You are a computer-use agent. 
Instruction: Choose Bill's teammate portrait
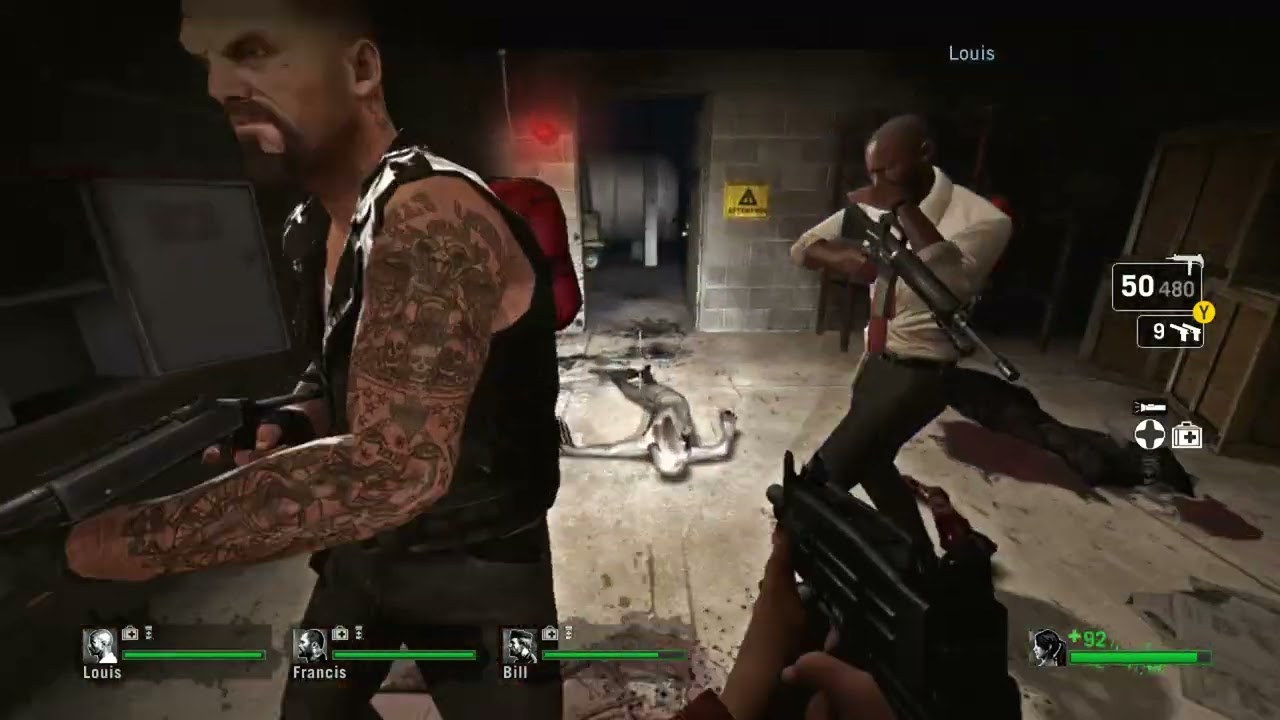tap(520, 646)
